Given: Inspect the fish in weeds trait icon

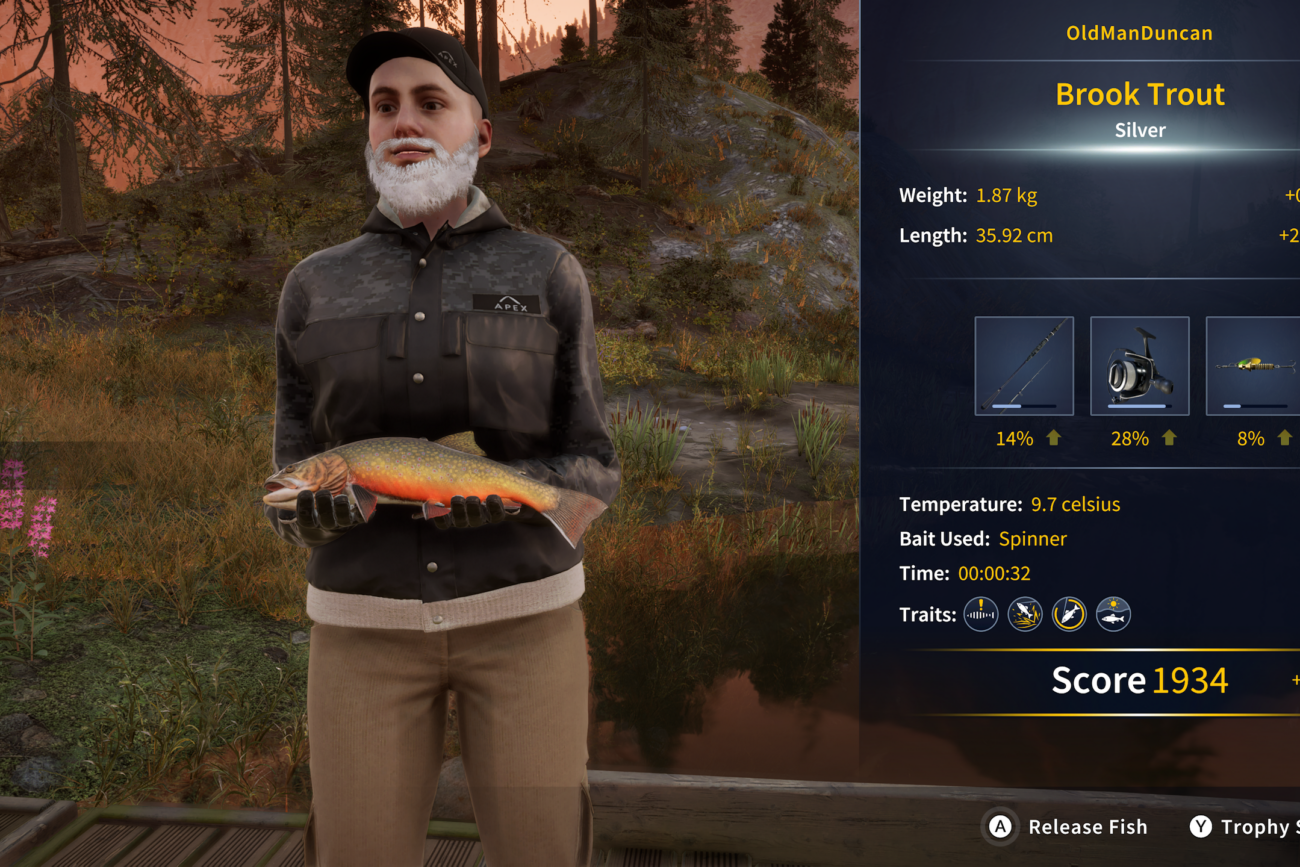Looking at the screenshot, I should pyautogui.click(x=1025, y=614).
